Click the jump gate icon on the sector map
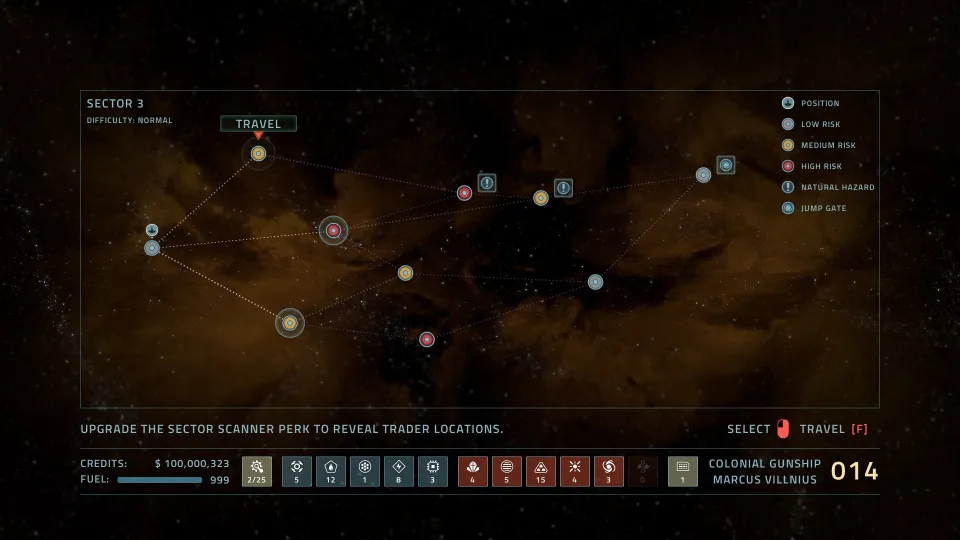 pos(726,165)
